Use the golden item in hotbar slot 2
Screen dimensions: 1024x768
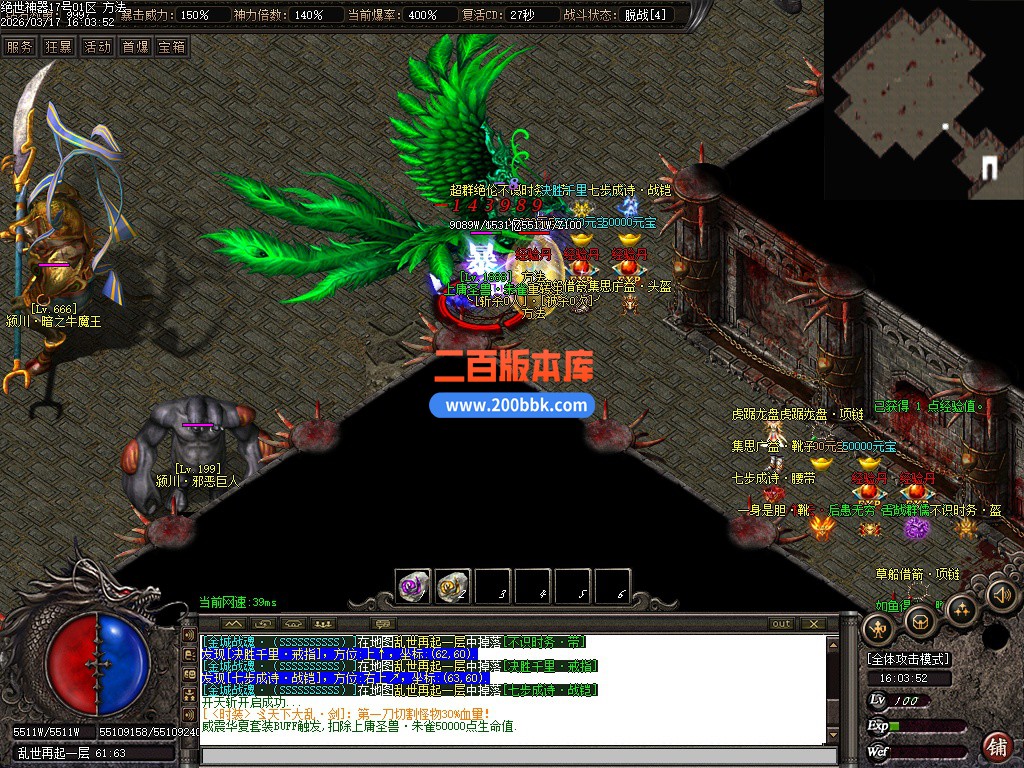(x=453, y=585)
